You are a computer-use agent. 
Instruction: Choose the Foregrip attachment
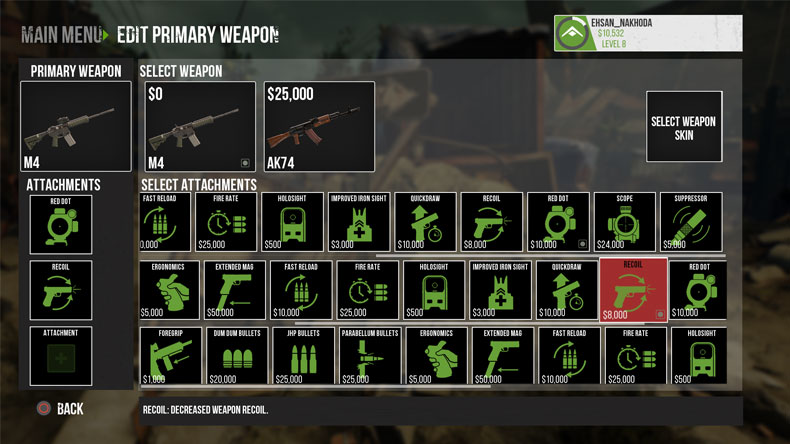click(170, 358)
